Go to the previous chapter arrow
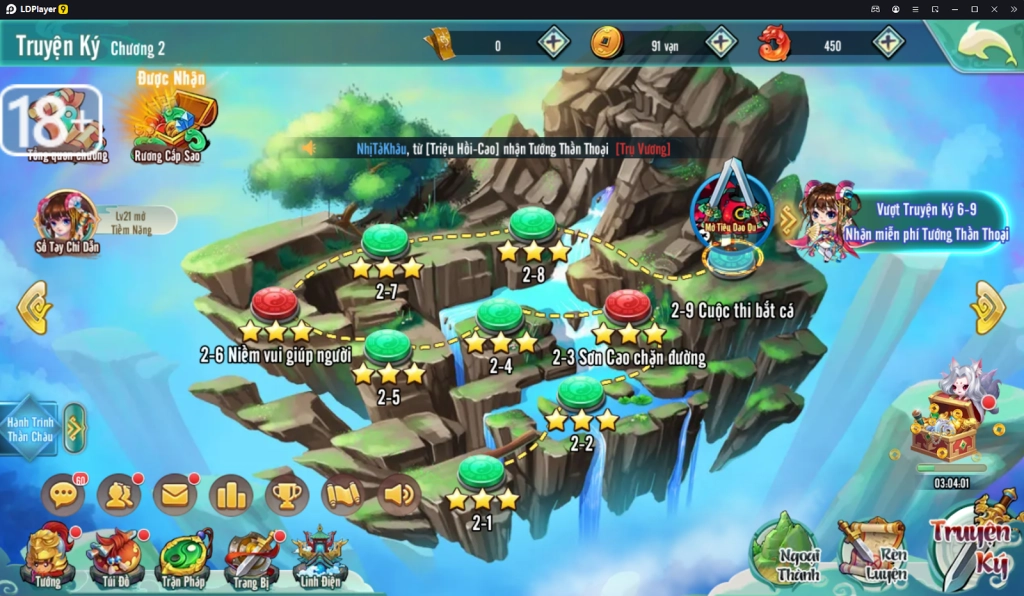This screenshot has width=1024, height=596. click(x=34, y=306)
